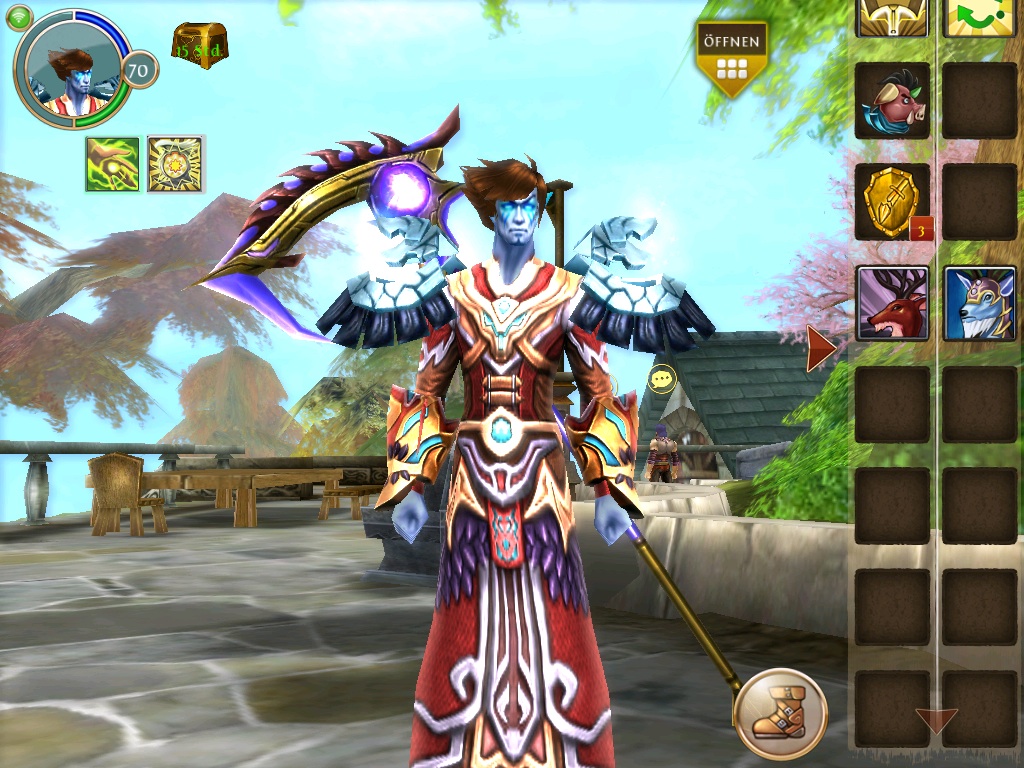Select the golden winged emblem slot
The height and width of the screenshot is (768, 1024).
[892, 16]
